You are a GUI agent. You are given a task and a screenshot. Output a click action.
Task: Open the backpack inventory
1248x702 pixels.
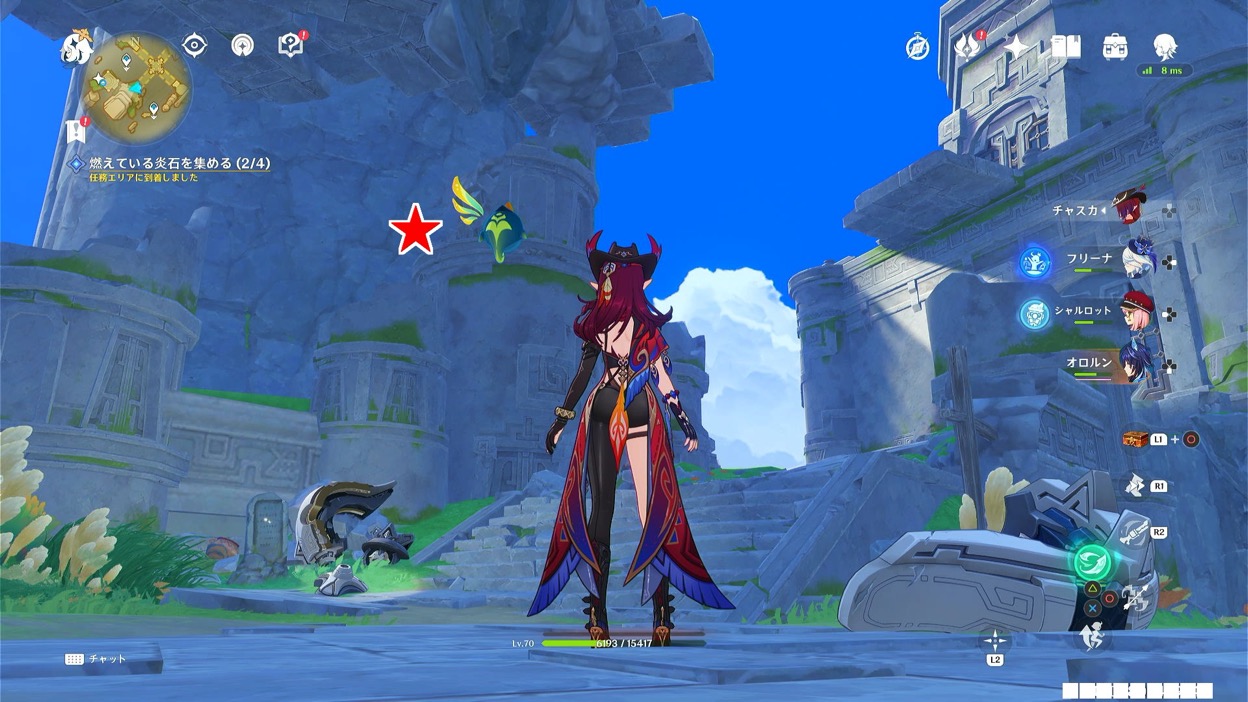tap(1115, 46)
